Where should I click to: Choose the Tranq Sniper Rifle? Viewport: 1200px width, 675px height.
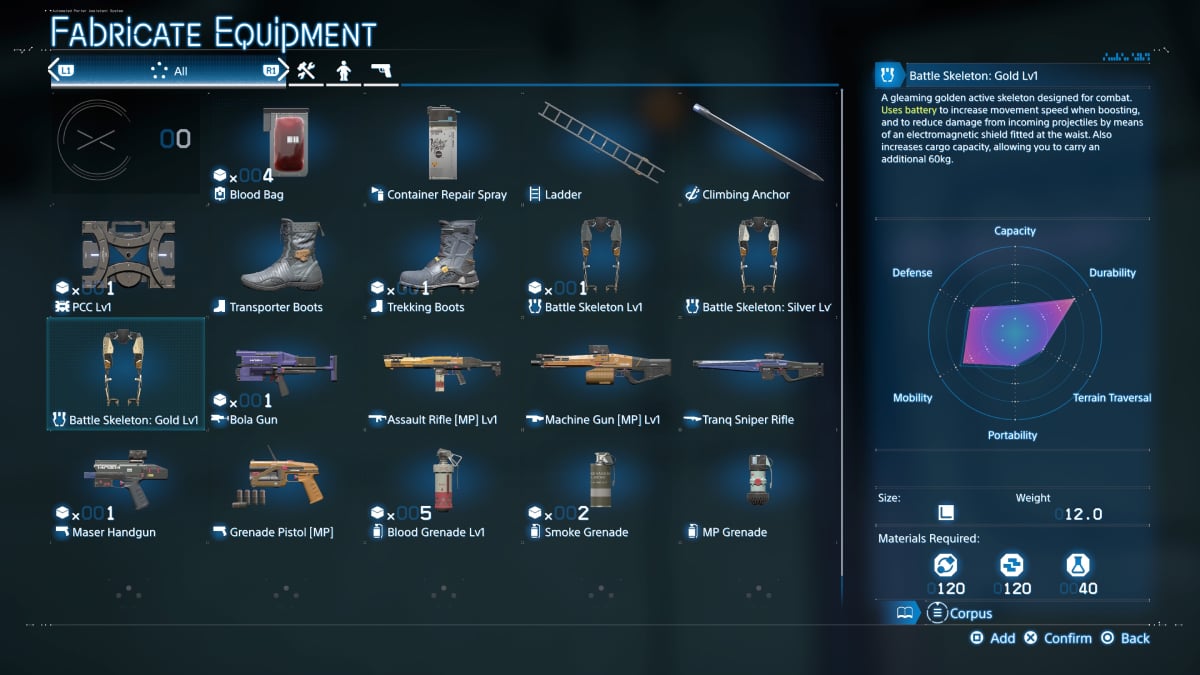tap(757, 373)
